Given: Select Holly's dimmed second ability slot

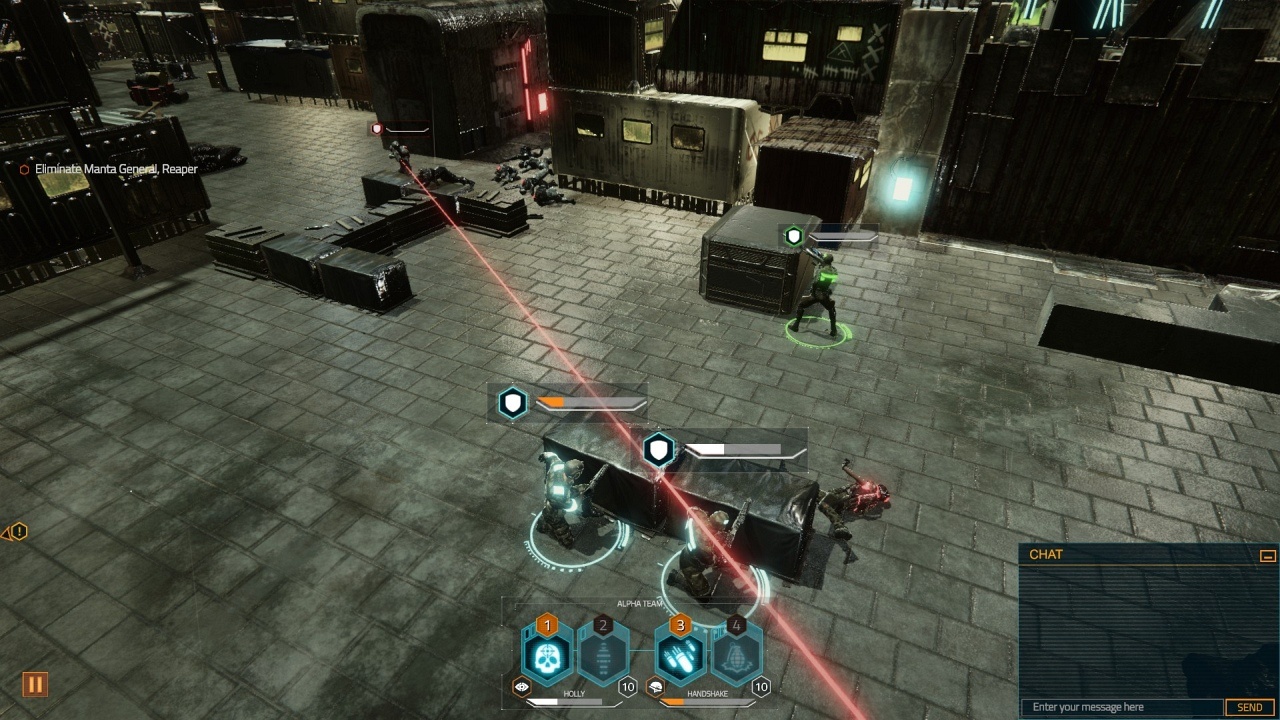Looking at the screenshot, I should 603,655.
